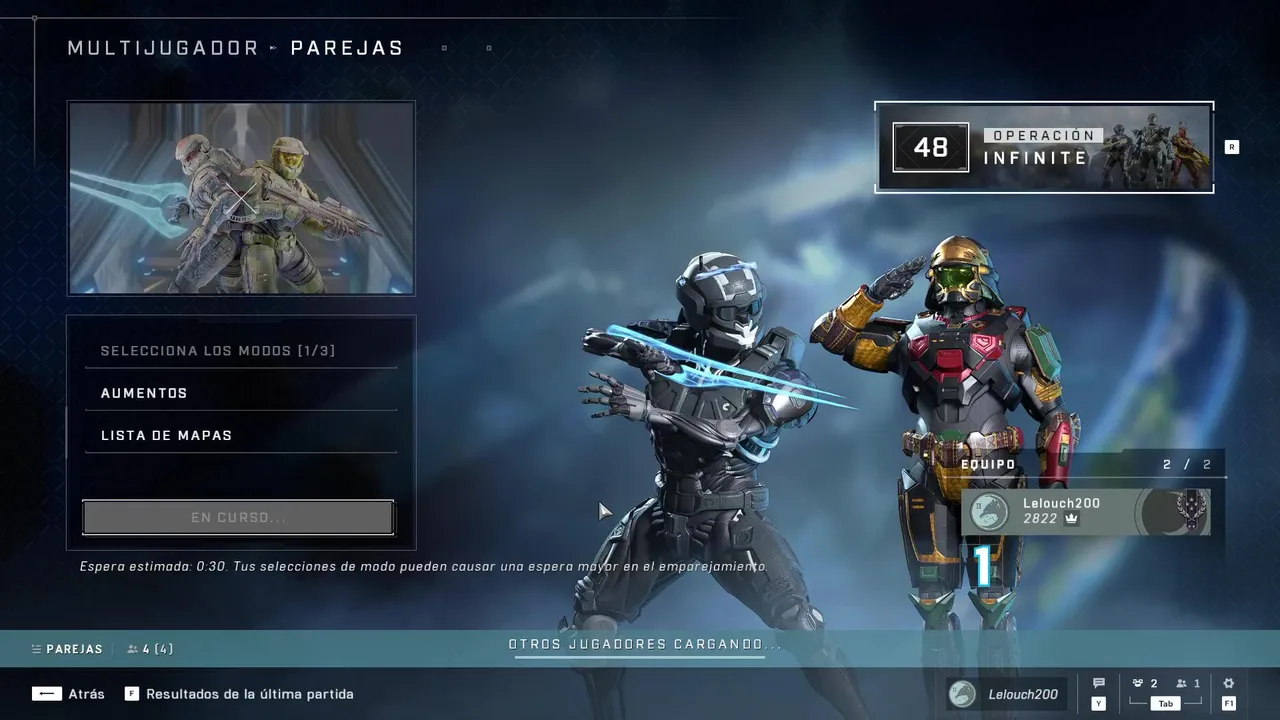Viewport: 1280px width, 720px height.
Task: Open Lista de mapas
Action: [x=240, y=435]
